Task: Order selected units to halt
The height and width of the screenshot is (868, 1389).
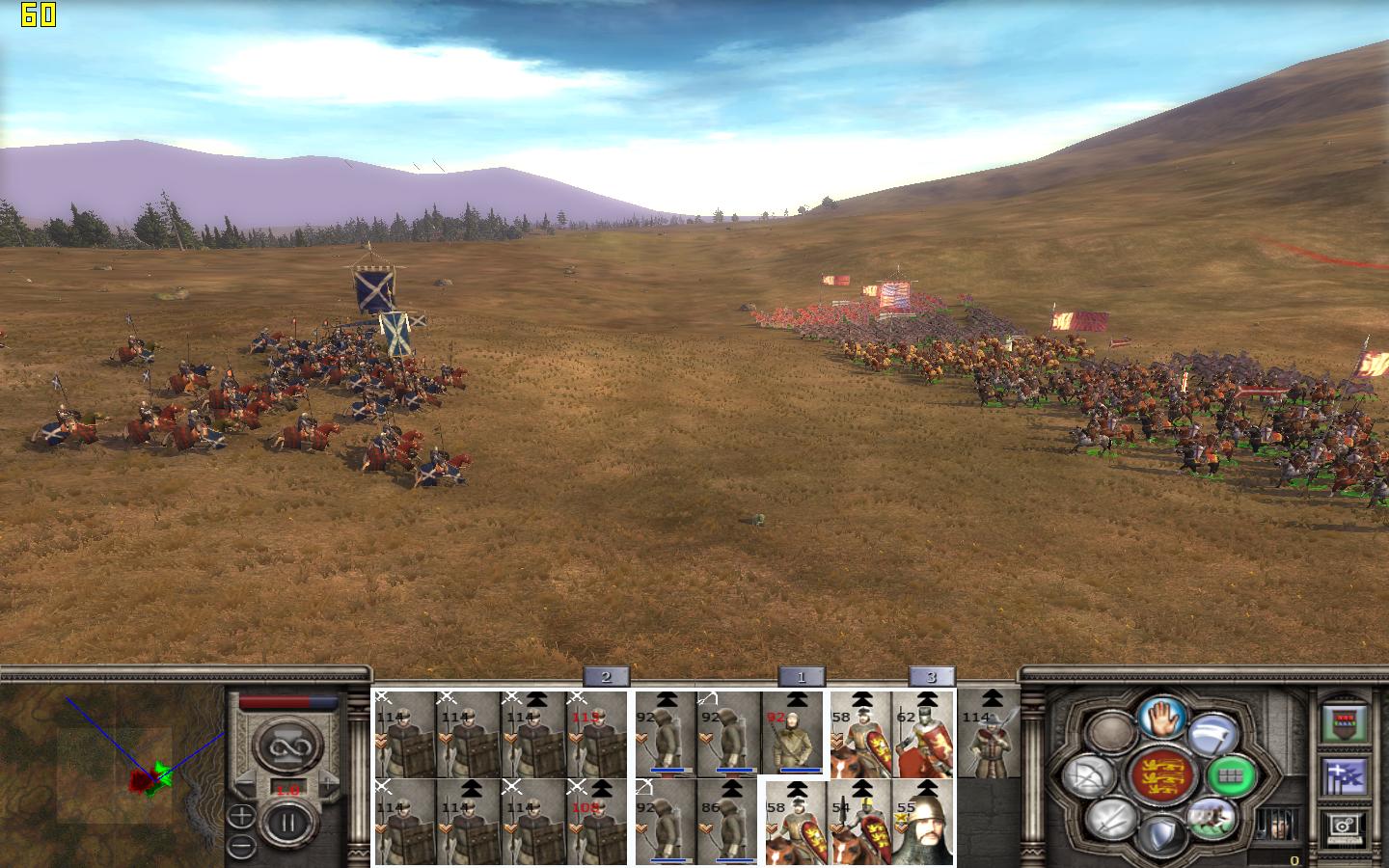Action: [1162, 717]
